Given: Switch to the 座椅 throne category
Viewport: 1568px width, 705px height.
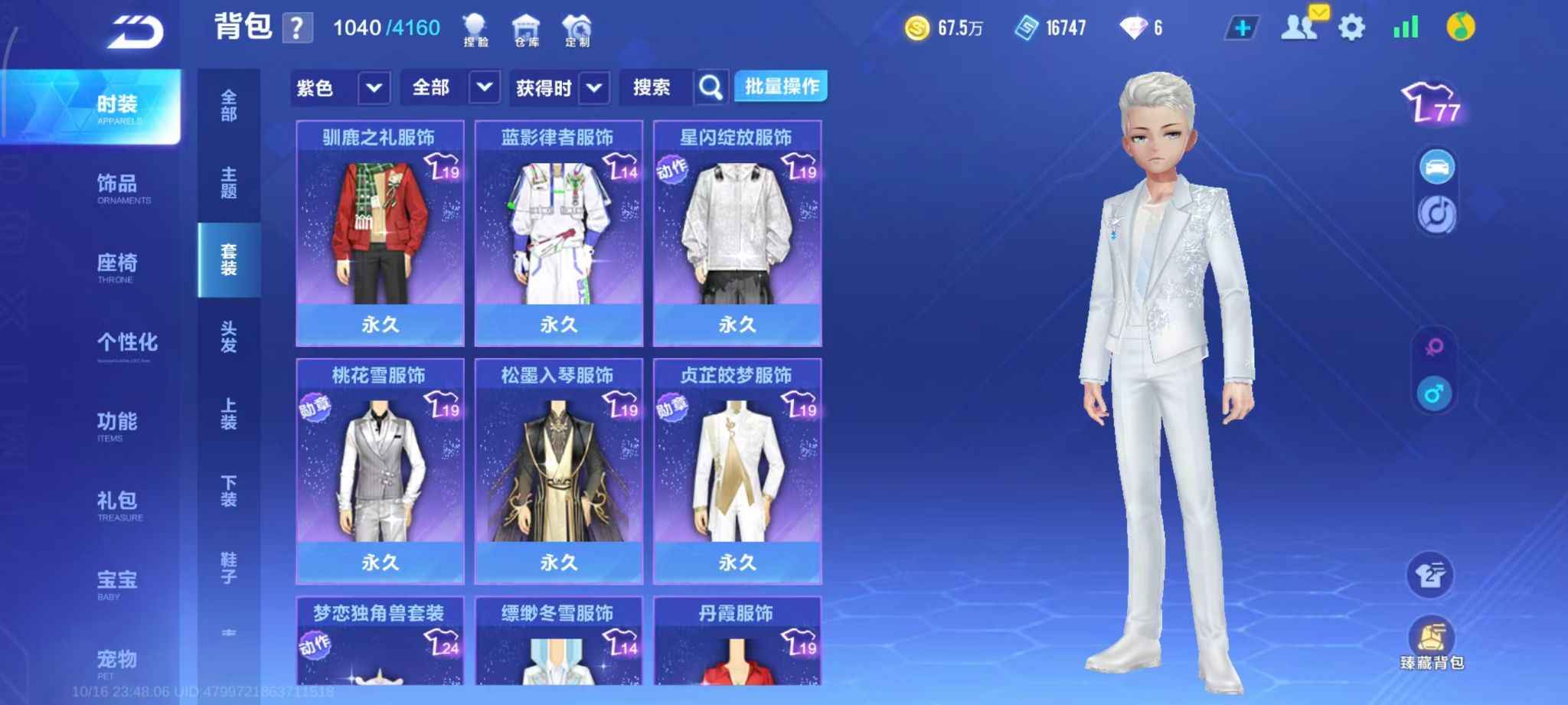Looking at the screenshot, I should (116, 267).
